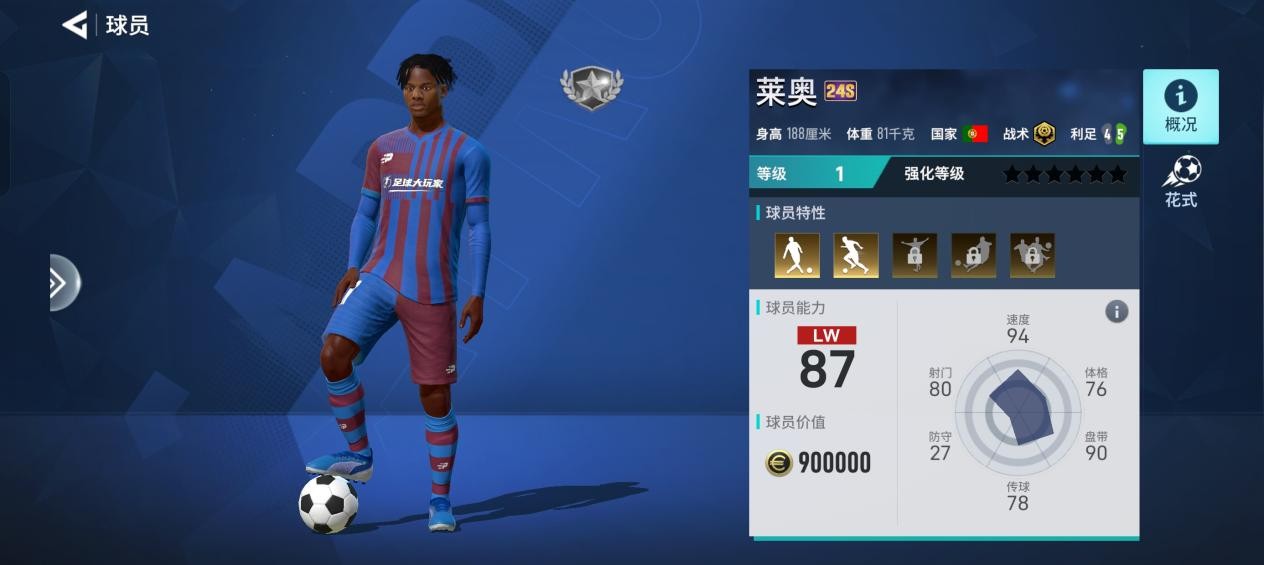Switch to the 概况 overview tab
1264x565 pixels.
coord(1180,106)
